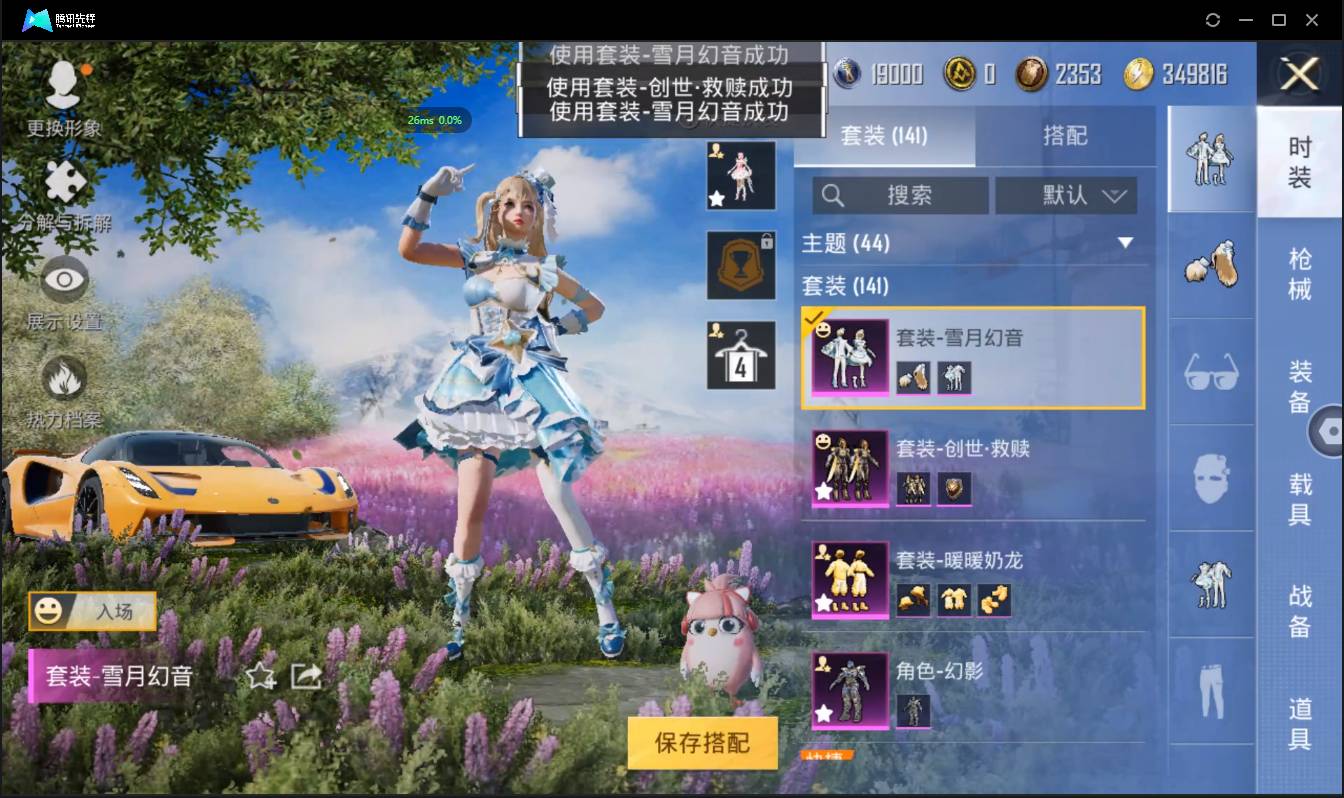Screen dimensions: 1344x798
Task: Open the search input field
Action: [x=900, y=195]
